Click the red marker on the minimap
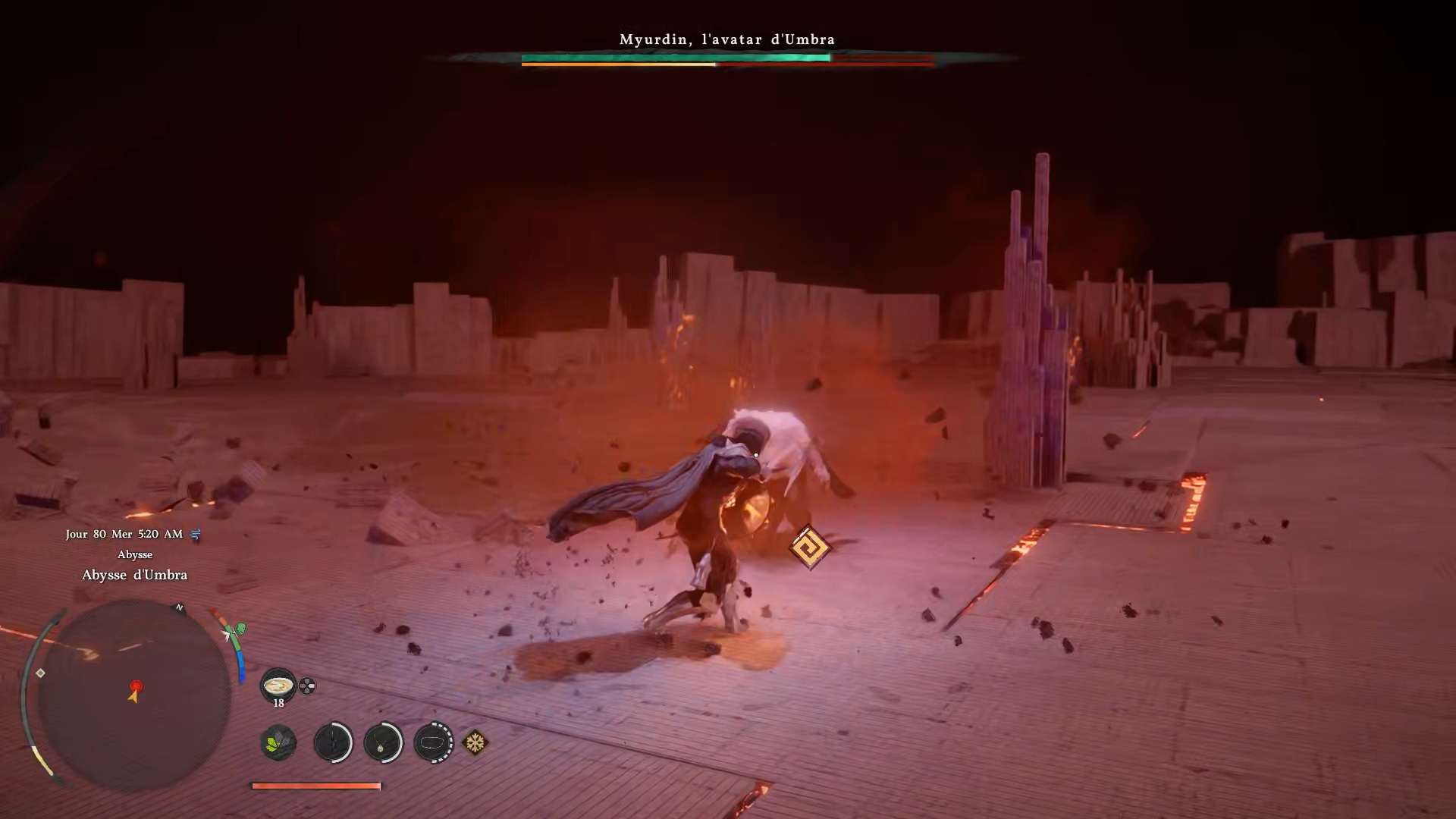1456x819 pixels. (x=136, y=687)
